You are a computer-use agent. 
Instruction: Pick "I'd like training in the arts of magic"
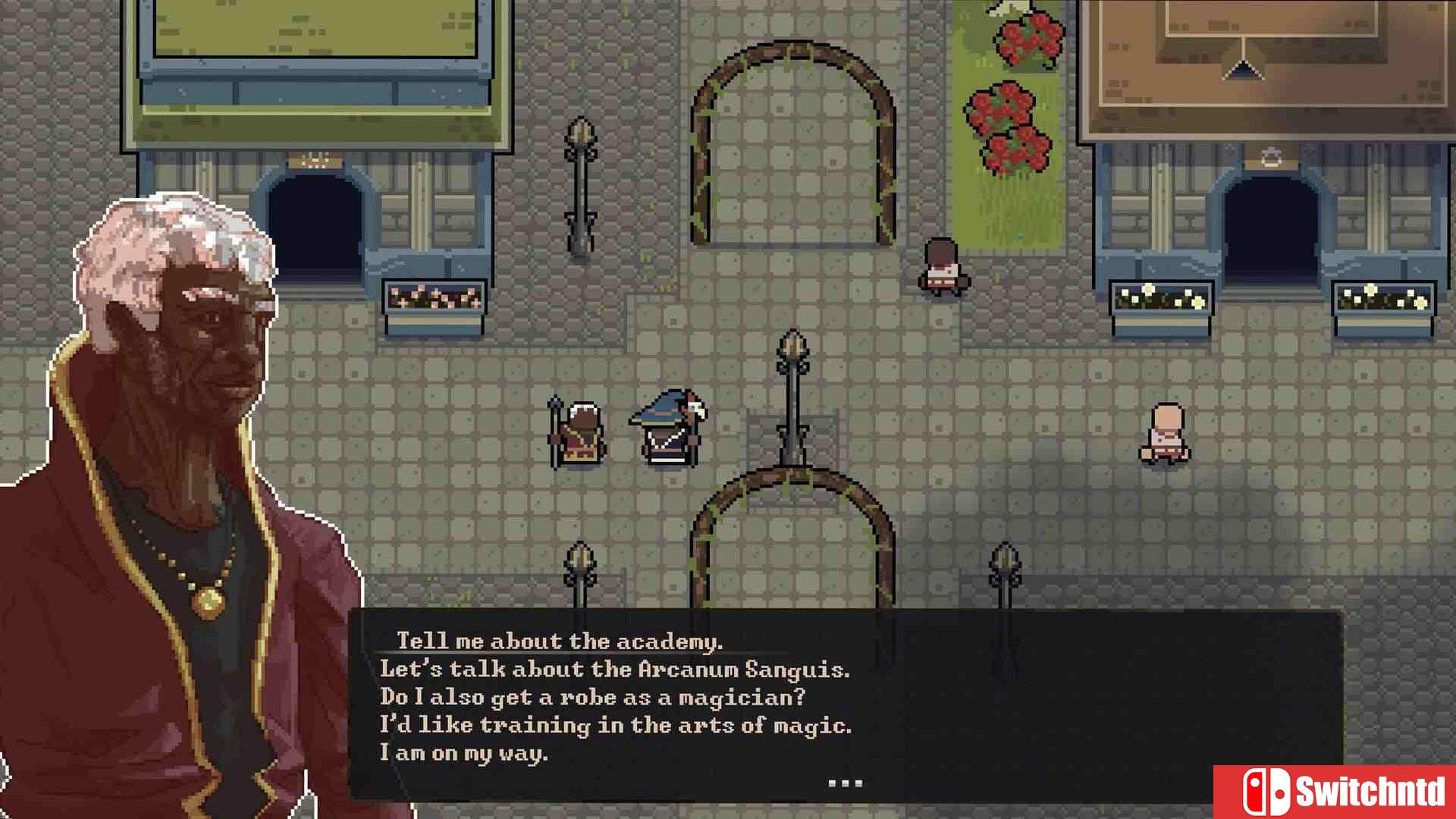(x=616, y=725)
